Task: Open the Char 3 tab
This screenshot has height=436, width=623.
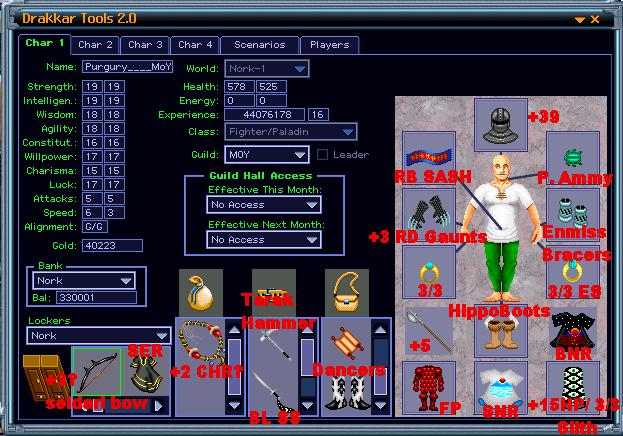Action: click(145, 44)
